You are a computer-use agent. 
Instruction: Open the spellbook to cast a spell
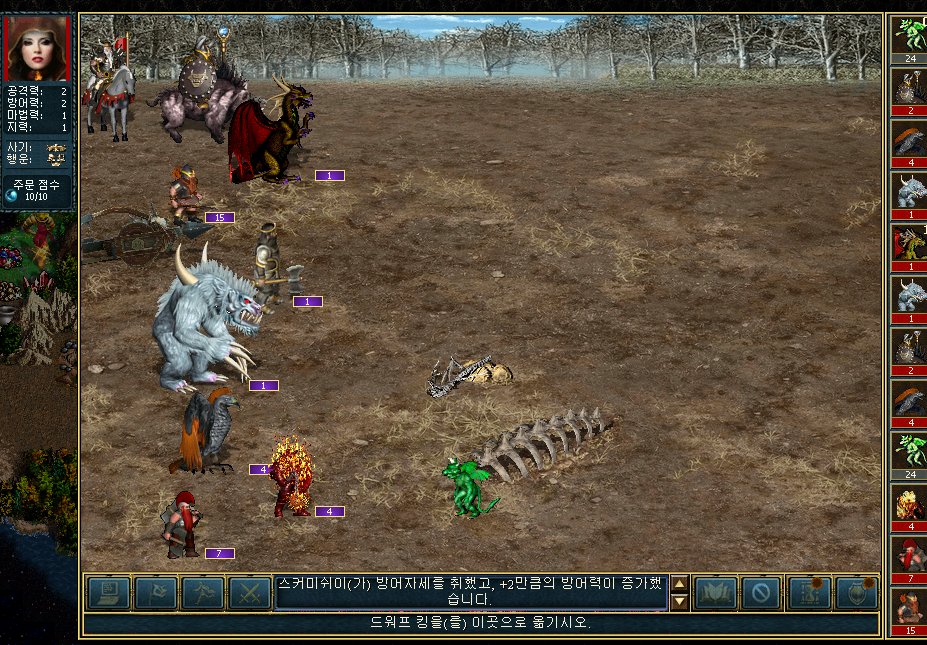pos(715,593)
